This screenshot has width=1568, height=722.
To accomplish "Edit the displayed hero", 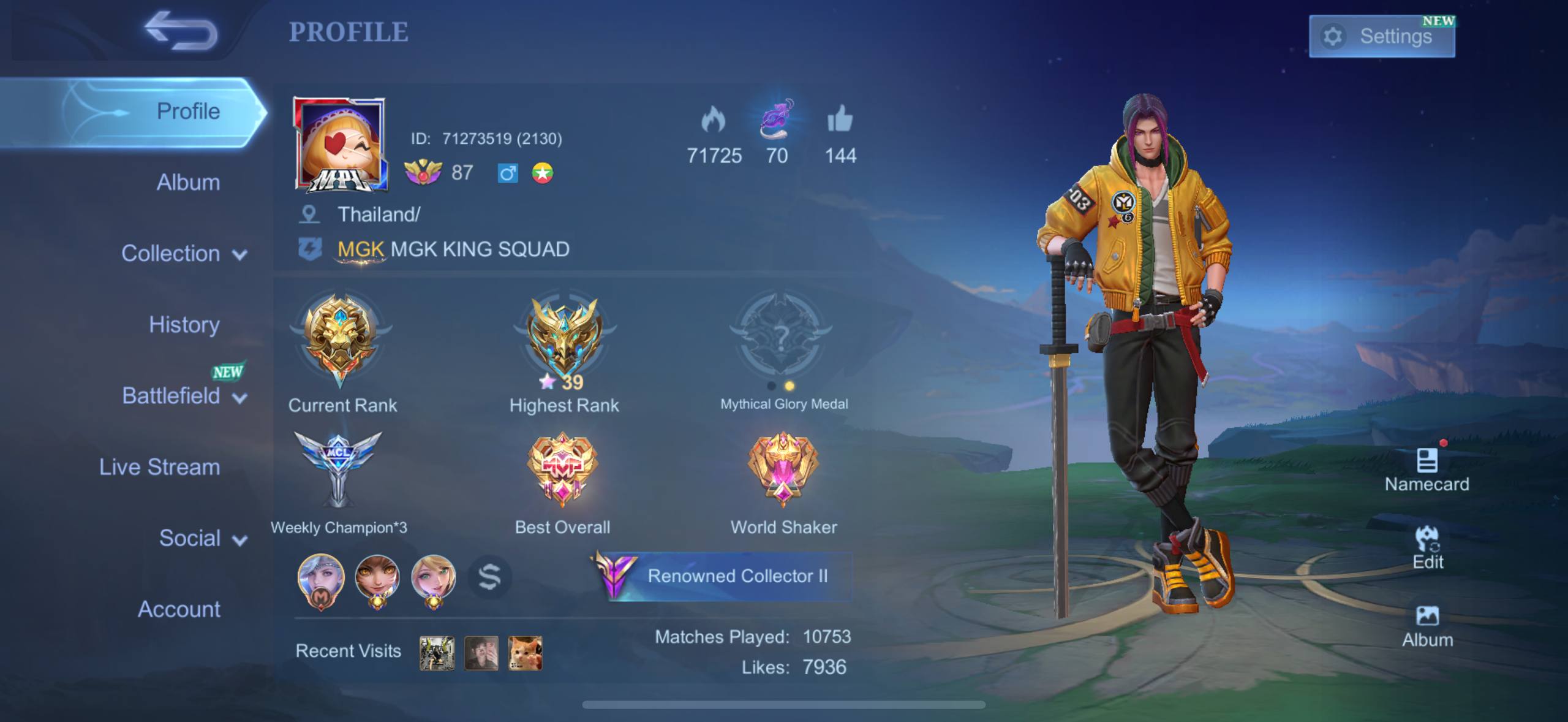I will (1427, 547).
